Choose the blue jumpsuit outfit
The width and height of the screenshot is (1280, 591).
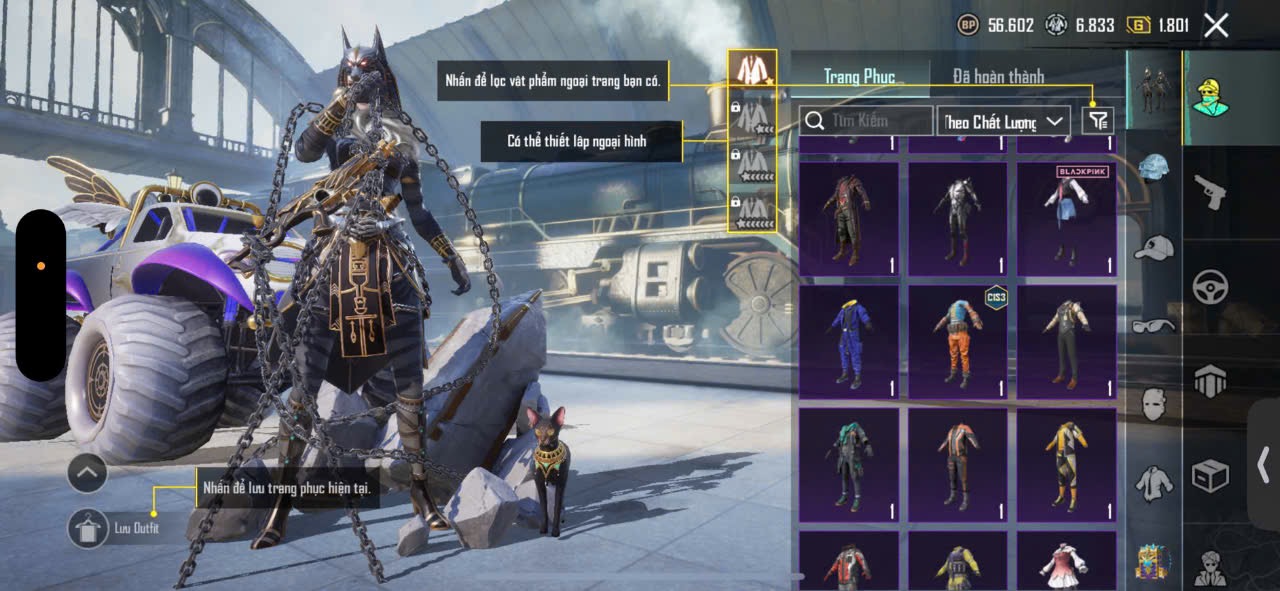[x=849, y=342]
